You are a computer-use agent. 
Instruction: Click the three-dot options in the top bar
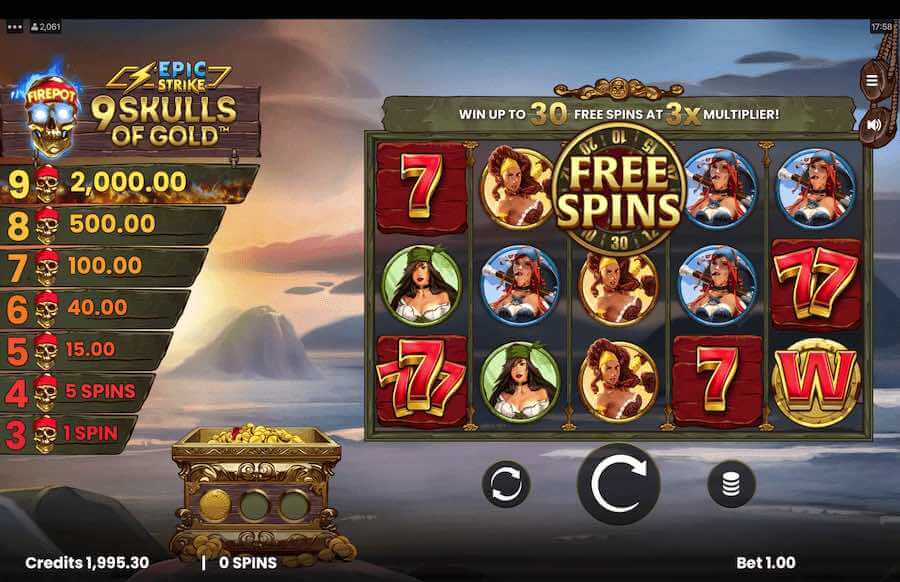pos(14,27)
